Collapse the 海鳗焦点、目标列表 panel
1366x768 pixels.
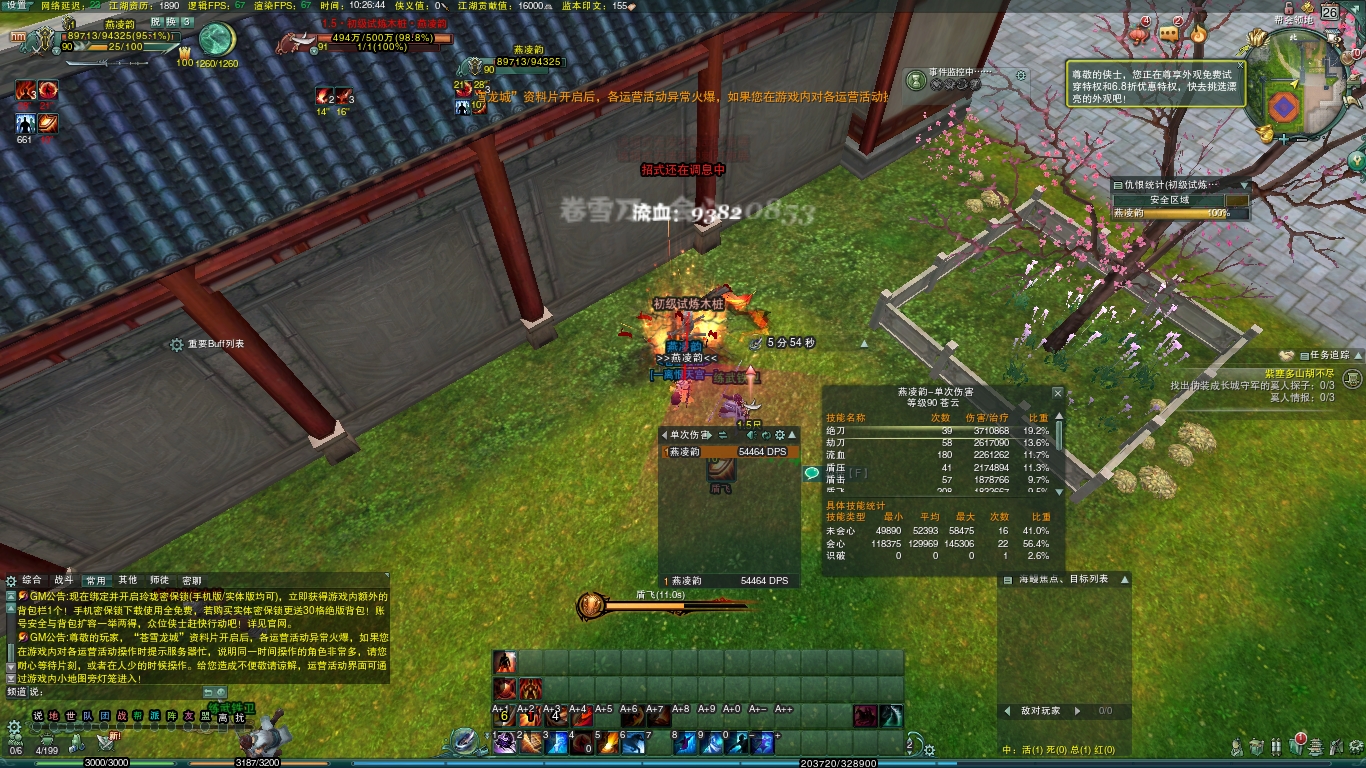pos(1125,580)
